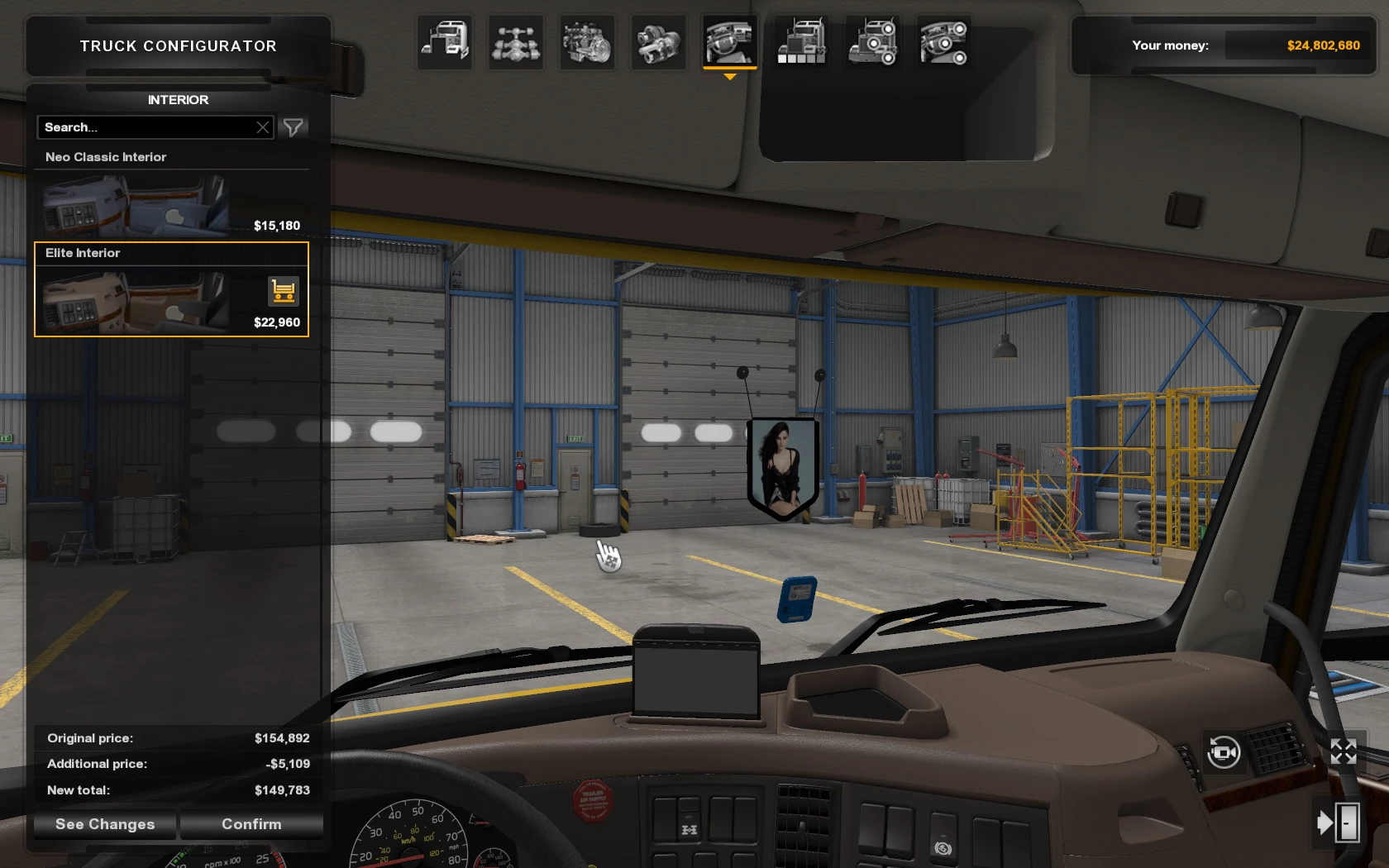Select the transmission category tab
The width and height of the screenshot is (1389, 868).
pyautogui.click(x=658, y=42)
